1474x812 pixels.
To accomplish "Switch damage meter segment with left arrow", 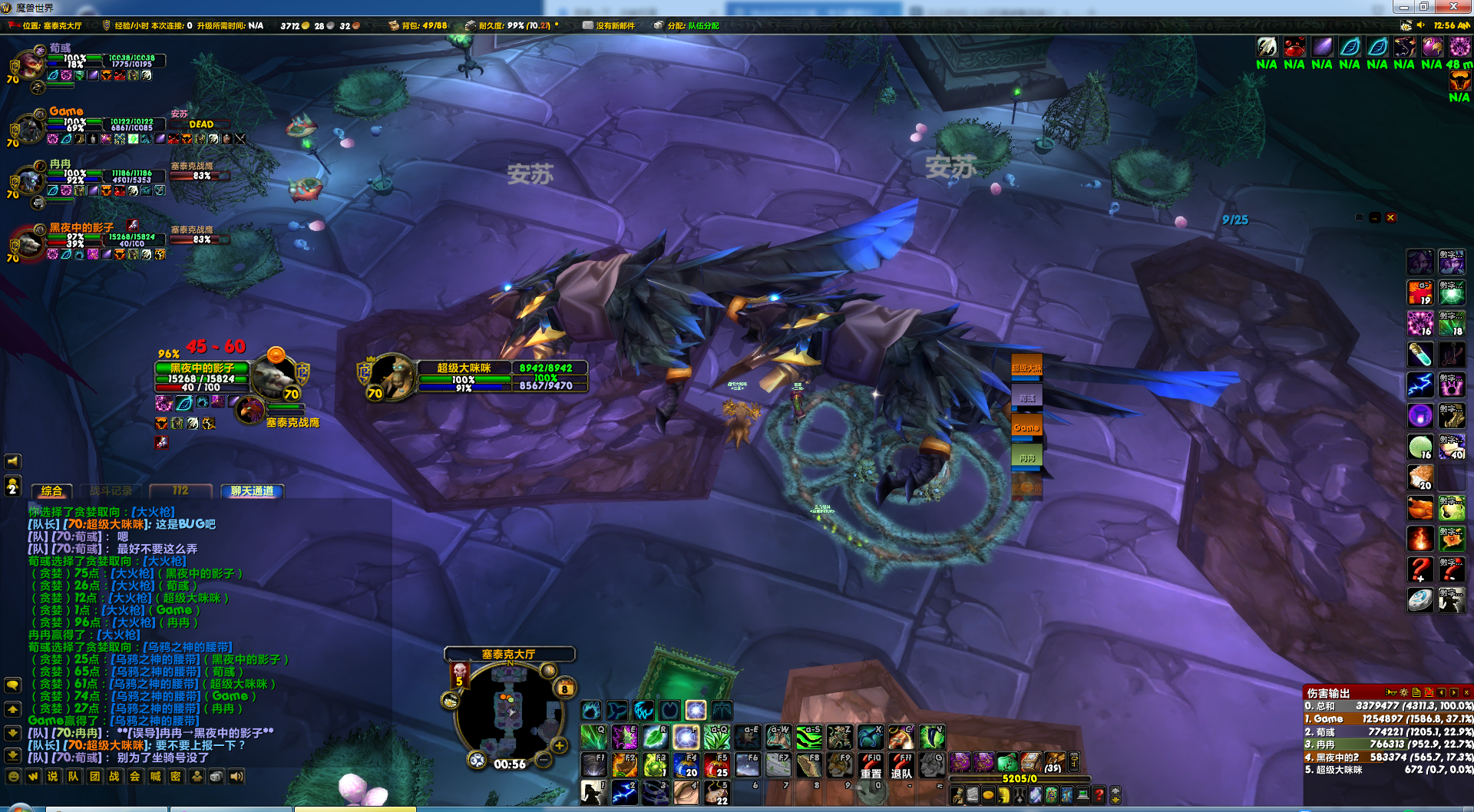I will [x=1442, y=693].
